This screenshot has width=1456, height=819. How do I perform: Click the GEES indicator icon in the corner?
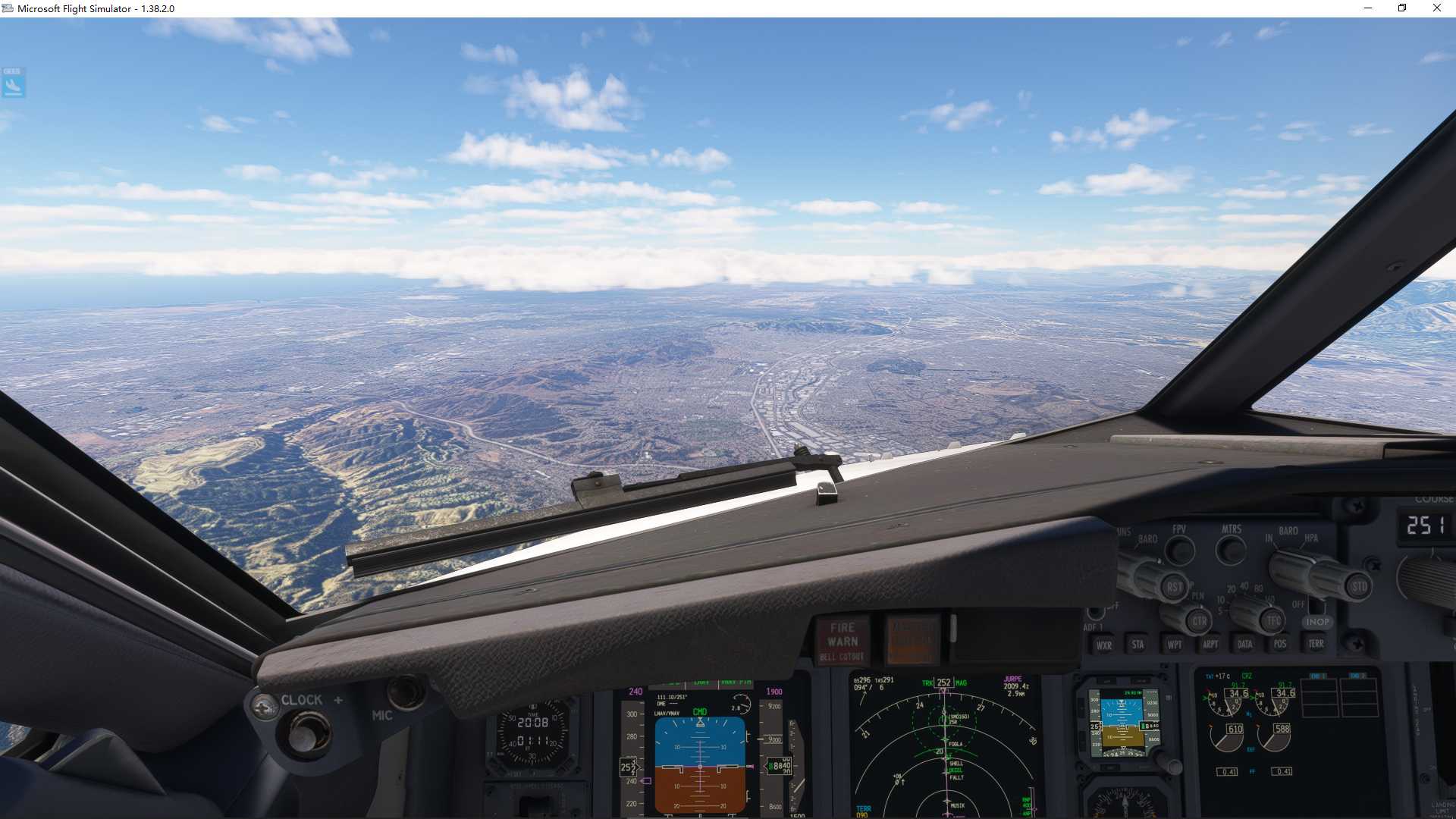[x=12, y=83]
